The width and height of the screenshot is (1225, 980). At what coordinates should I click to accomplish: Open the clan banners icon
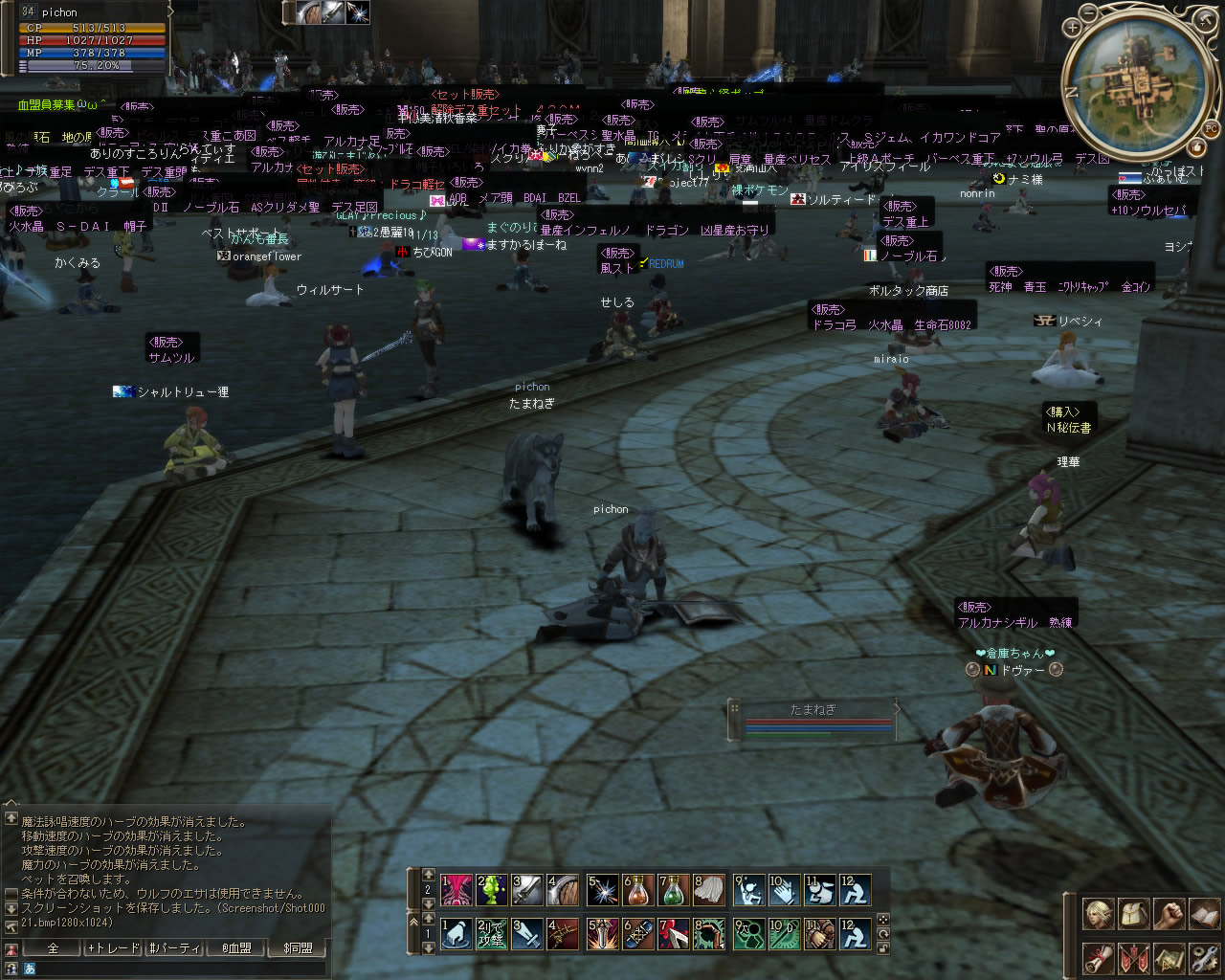pyautogui.click(x=1133, y=957)
